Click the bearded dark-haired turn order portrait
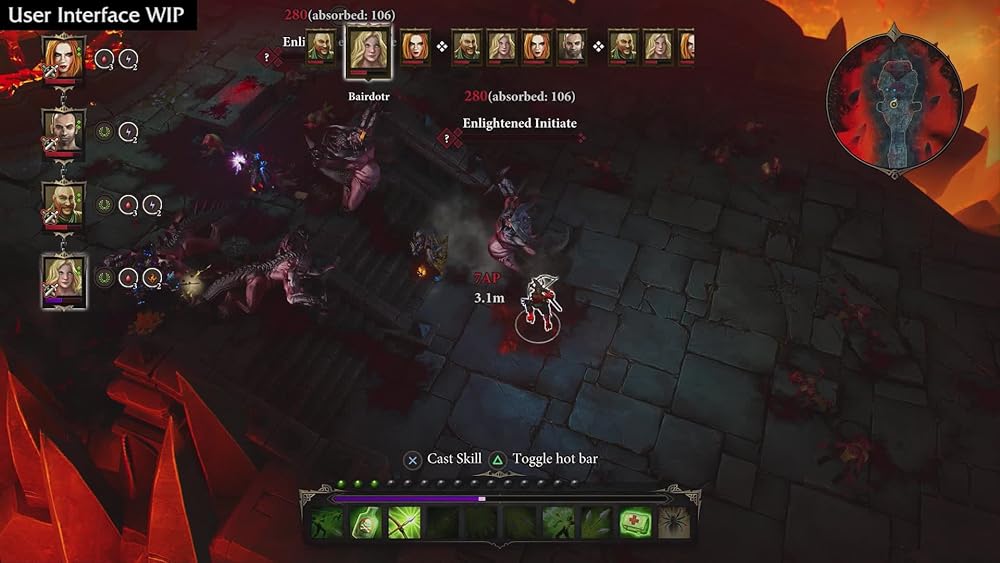Viewport: 1000px width, 563px height. (x=571, y=47)
